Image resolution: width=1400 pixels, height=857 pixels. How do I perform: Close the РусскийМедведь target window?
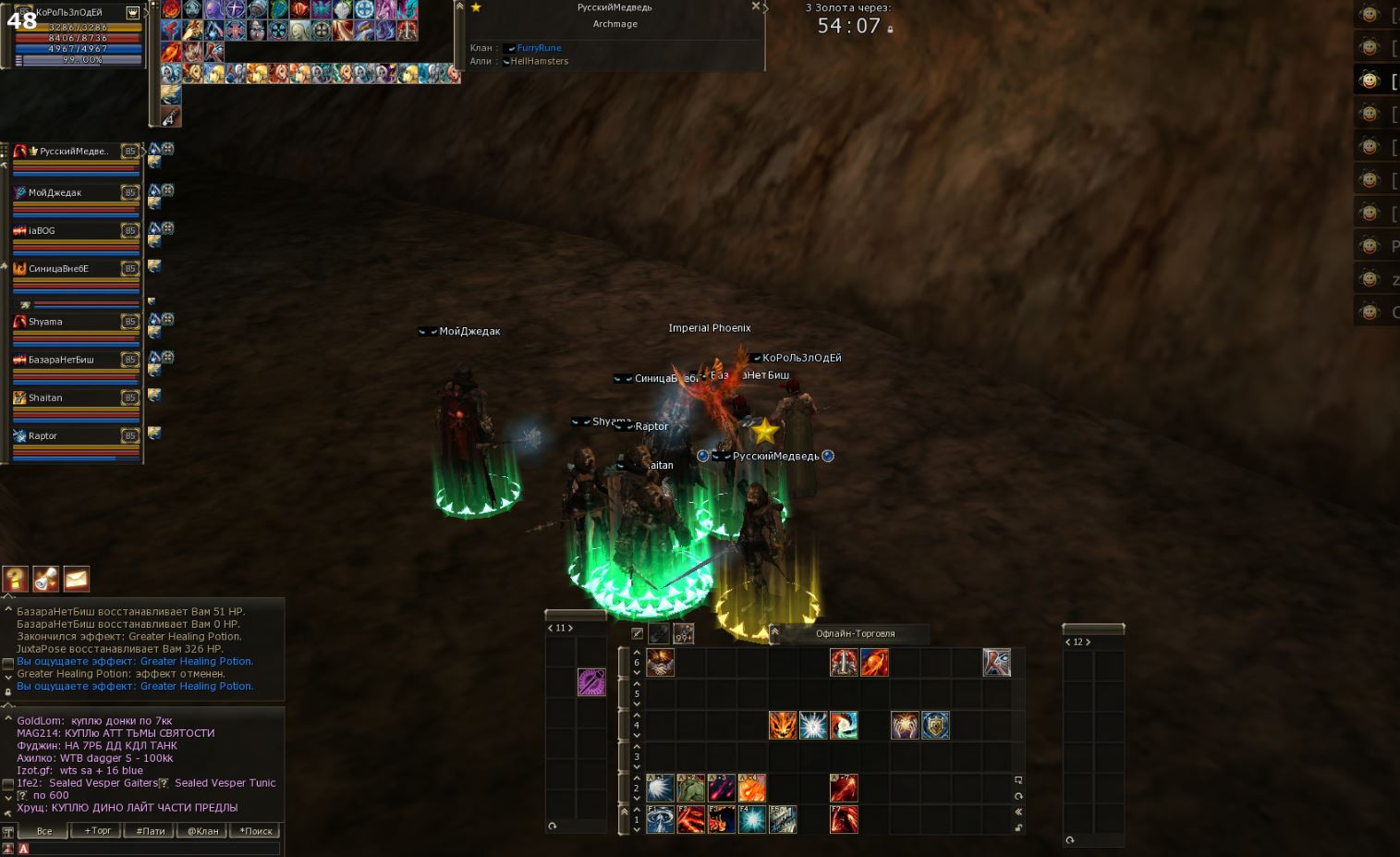tap(756, 6)
